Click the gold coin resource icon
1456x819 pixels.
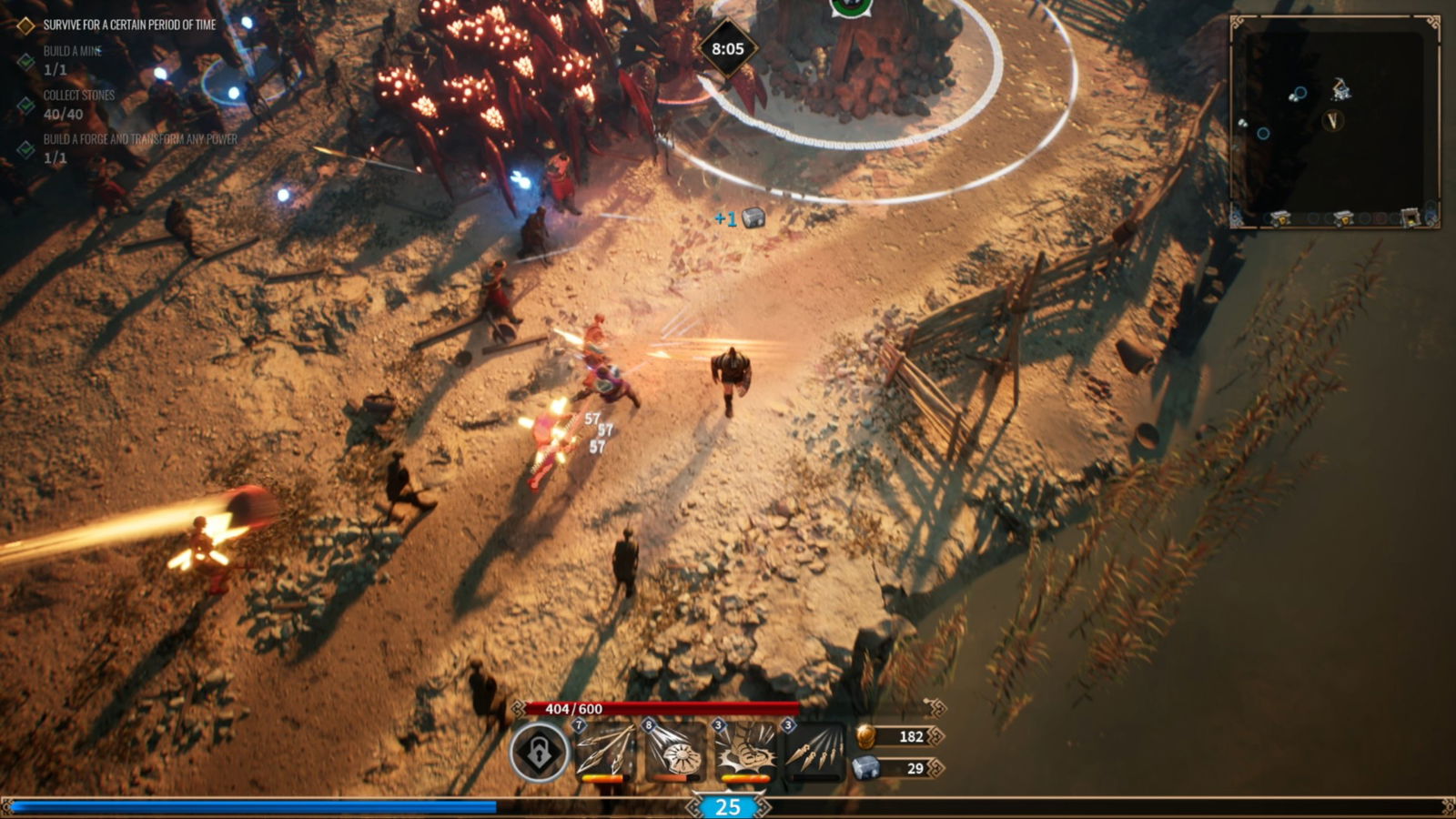pyautogui.click(x=866, y=736)
